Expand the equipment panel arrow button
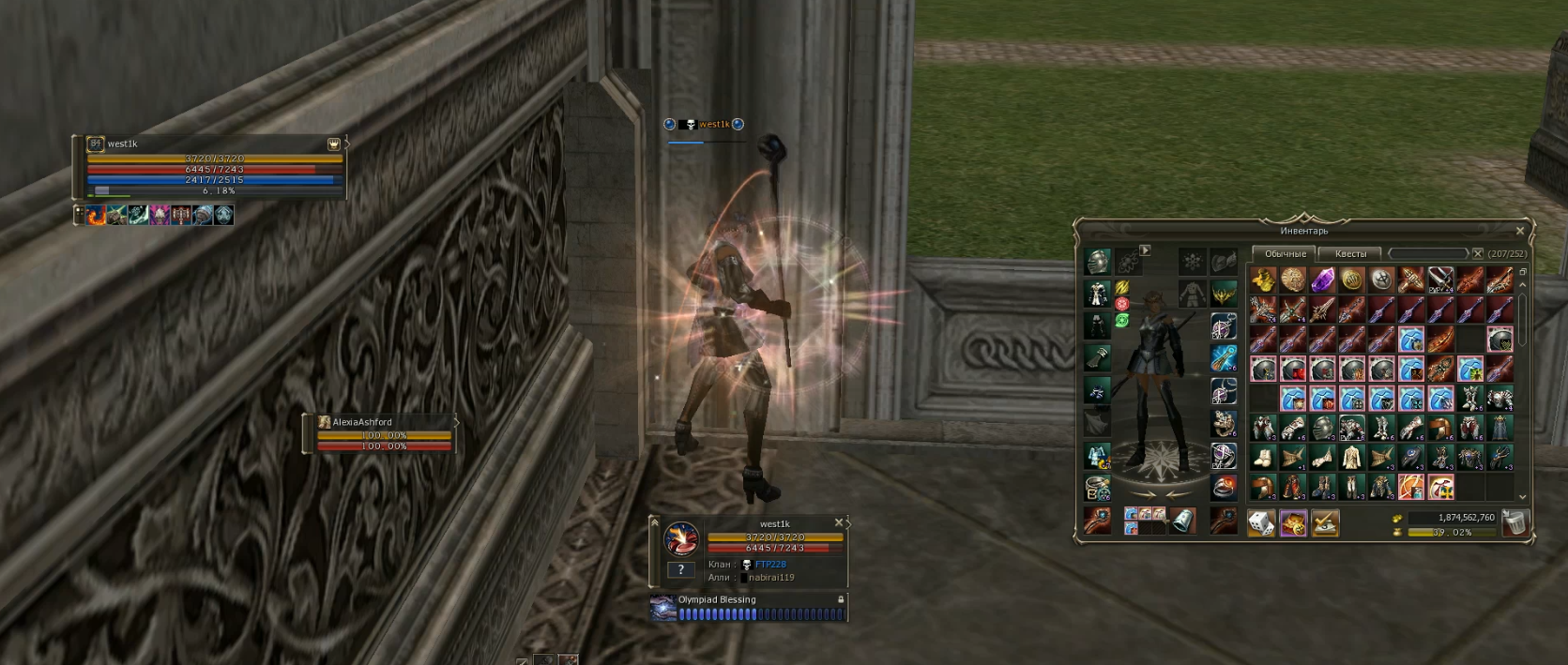The width and height of the screenshot is (1568, 665). pyautogui.click(x=1145, y=250)
